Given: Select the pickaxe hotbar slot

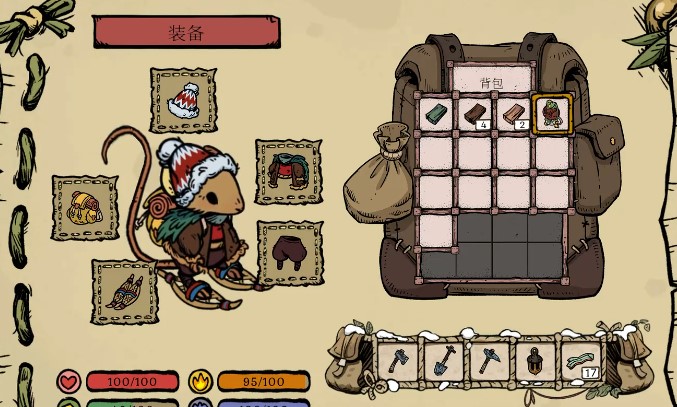Looking at the screenshot, I should pyautogui.click(x=487, y=360).
